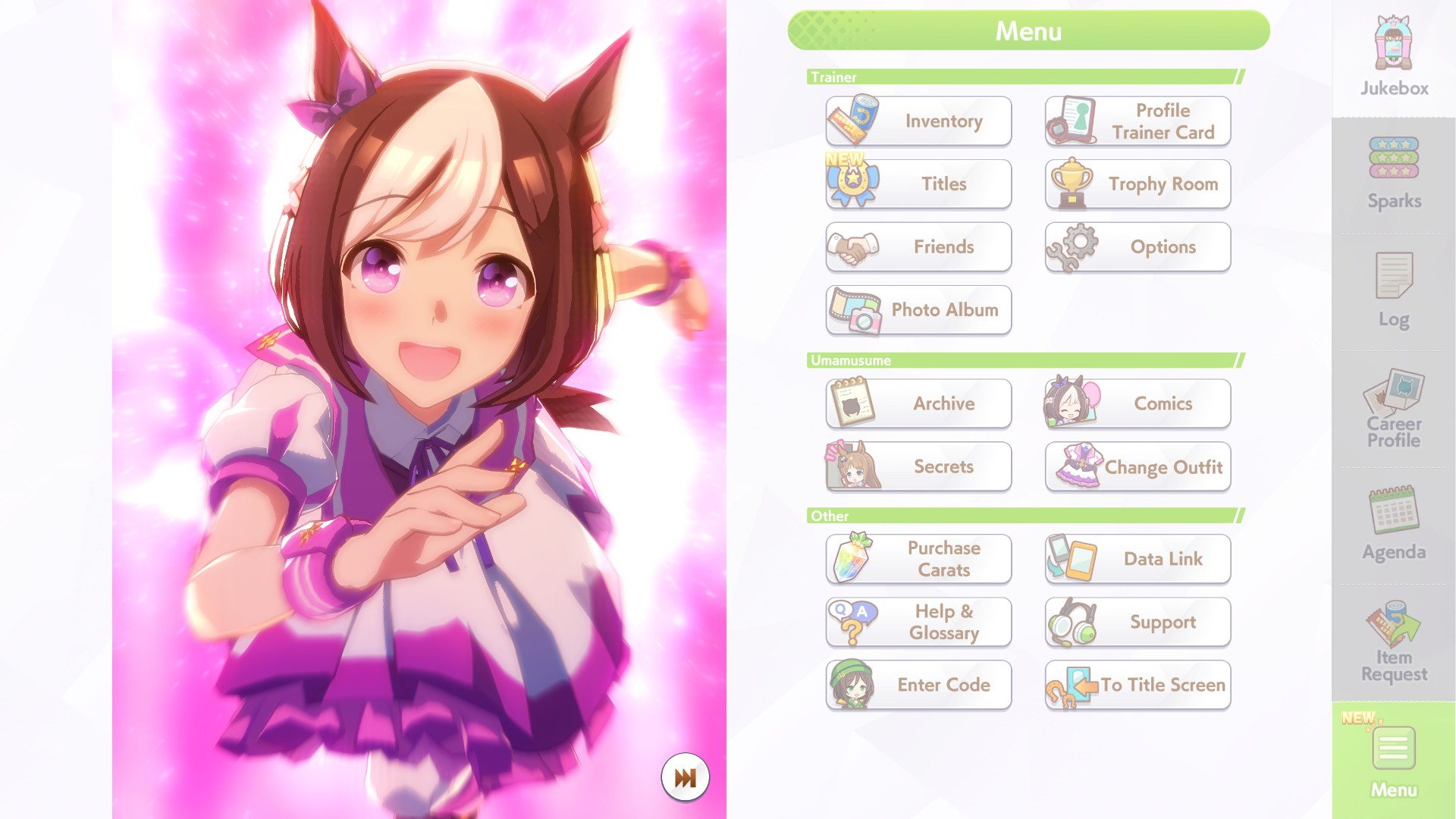Open the Inventory menu
Screen dimensions: 1456x819
point(918,121)
